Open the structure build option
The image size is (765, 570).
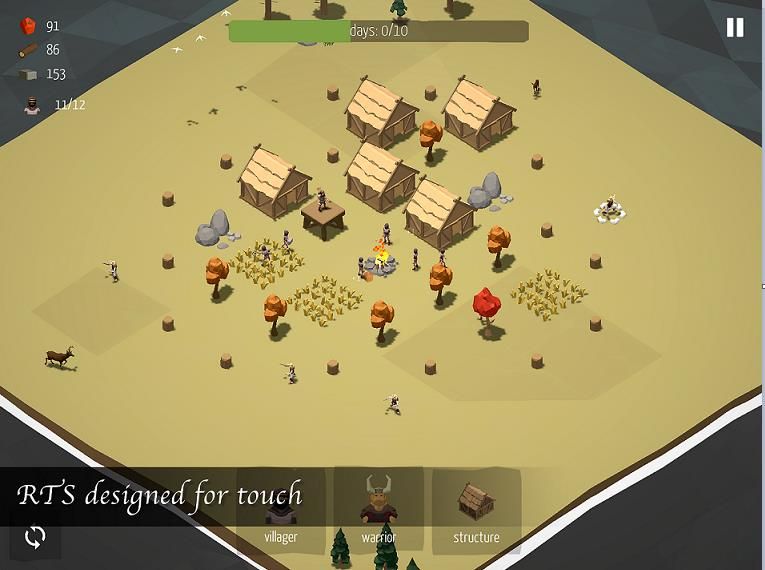click(x=476, y=510)
